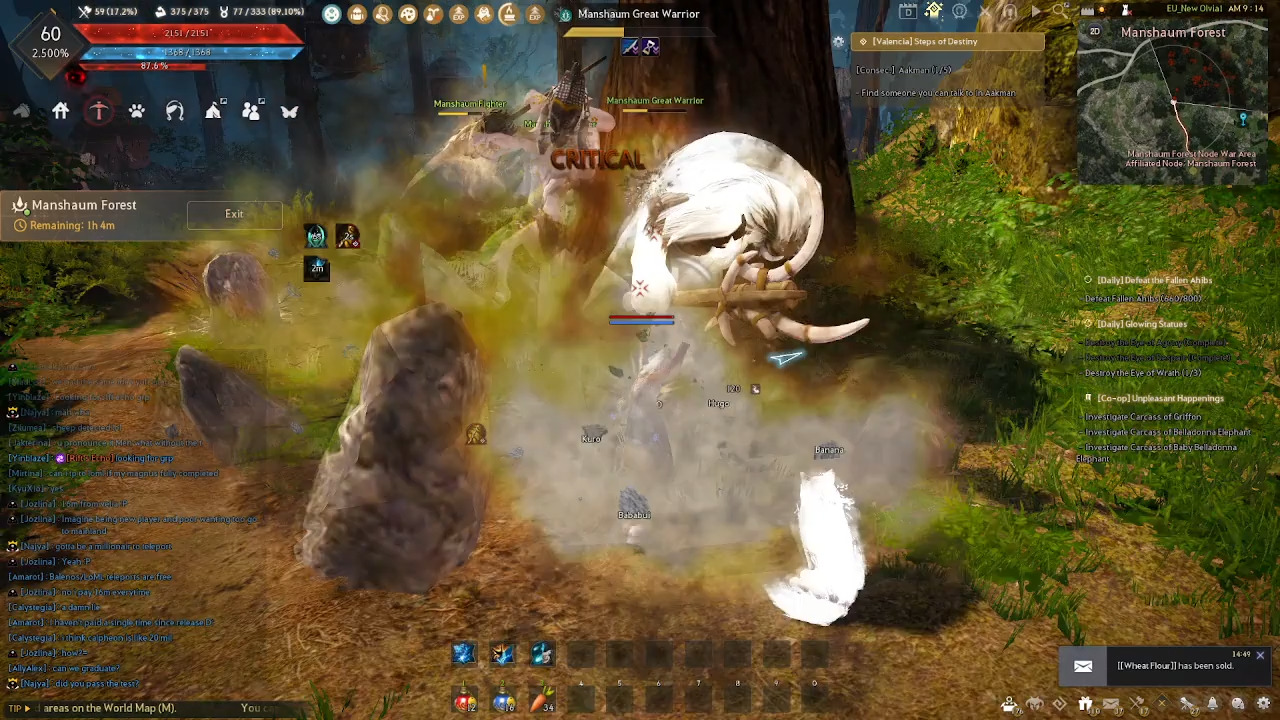The width and height of the screenshot is (1280, 720).
Task: Open the Beauty Salon wig icon
Action: coord(174,111)
